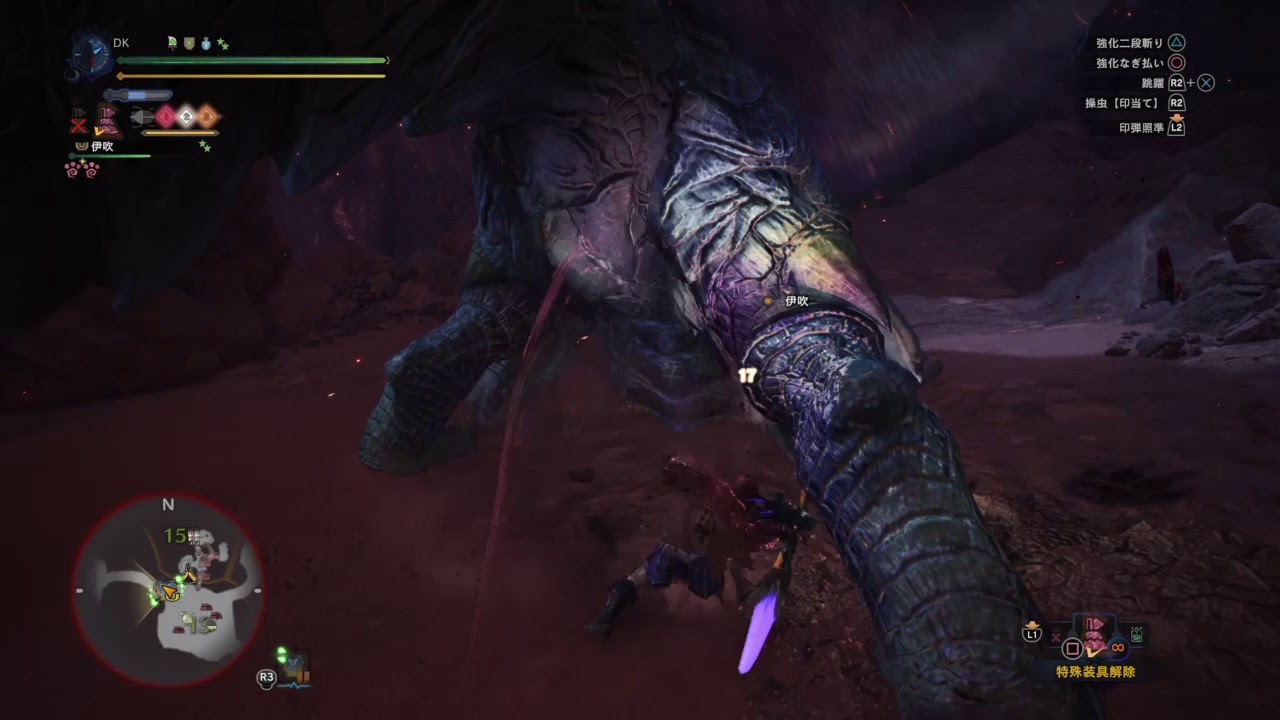Click the blue potion buff icon
This screenshot has width=1280, height=720.
click(x=206, y=43)
